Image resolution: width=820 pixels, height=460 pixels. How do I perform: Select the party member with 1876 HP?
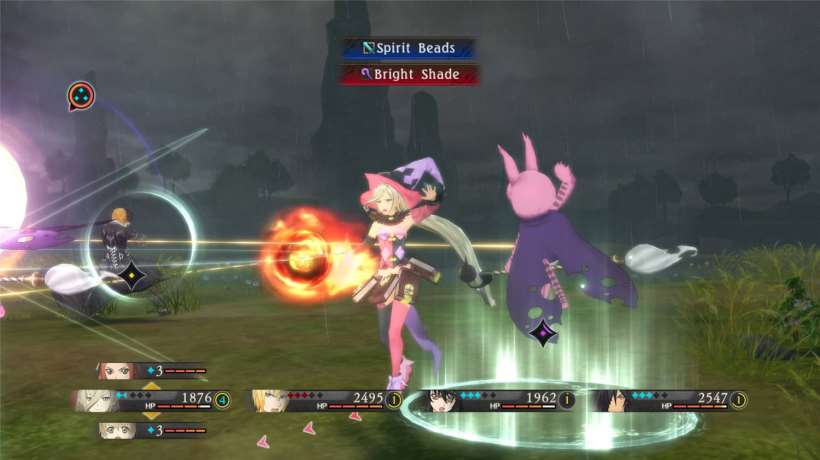point(150,400)
